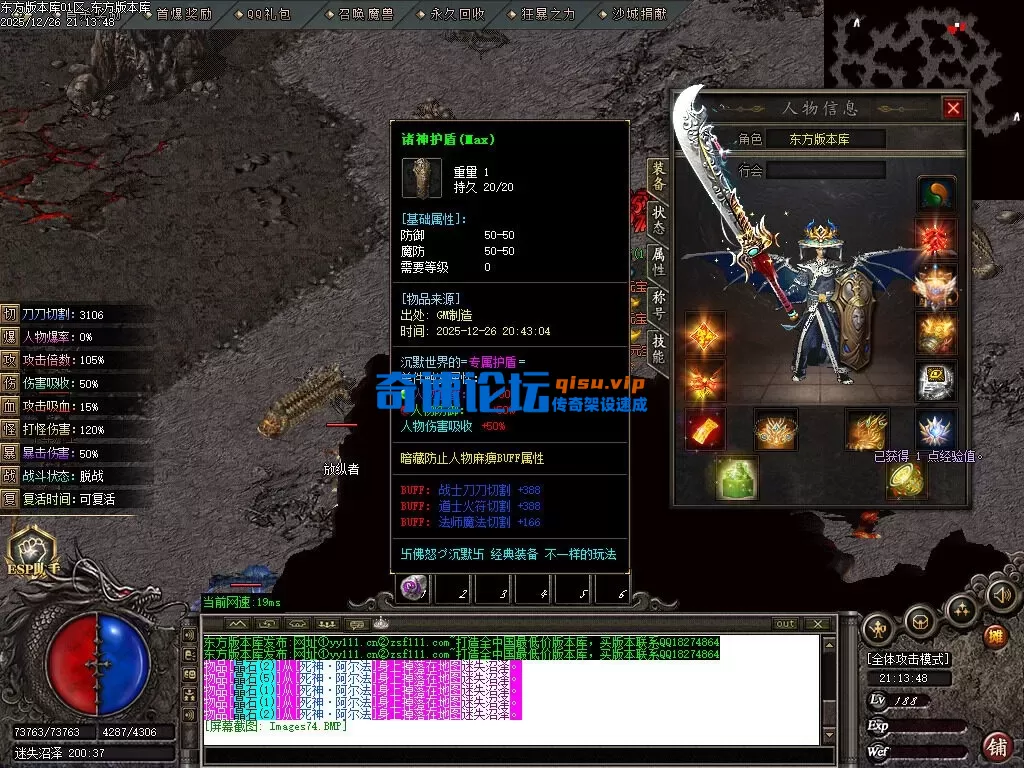Click the 'out' button above the chat

786,623
